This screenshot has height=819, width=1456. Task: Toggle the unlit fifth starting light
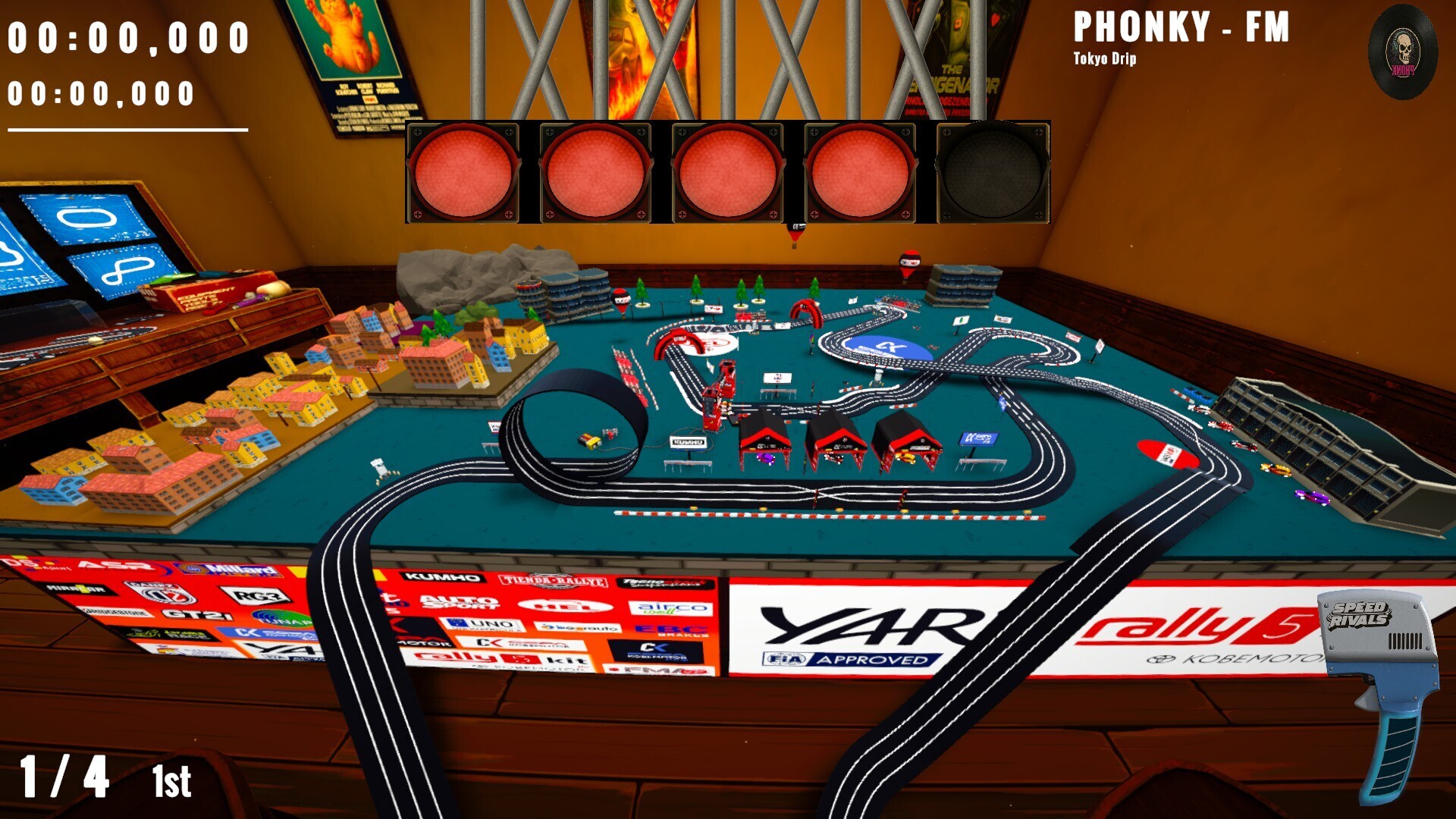[993, 171]
